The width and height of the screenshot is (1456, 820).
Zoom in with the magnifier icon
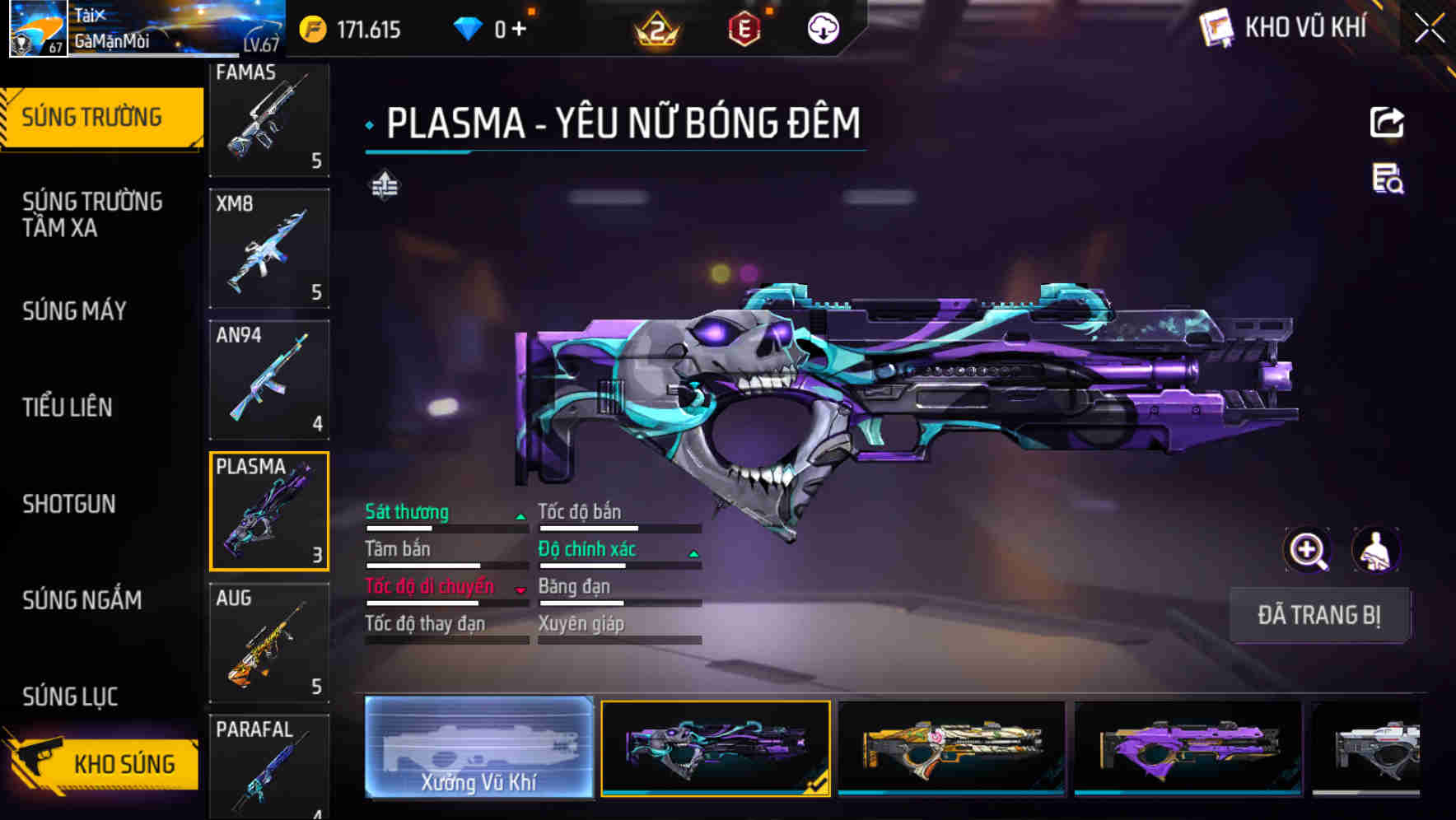pyautogui.click(x=1307, y=550)
